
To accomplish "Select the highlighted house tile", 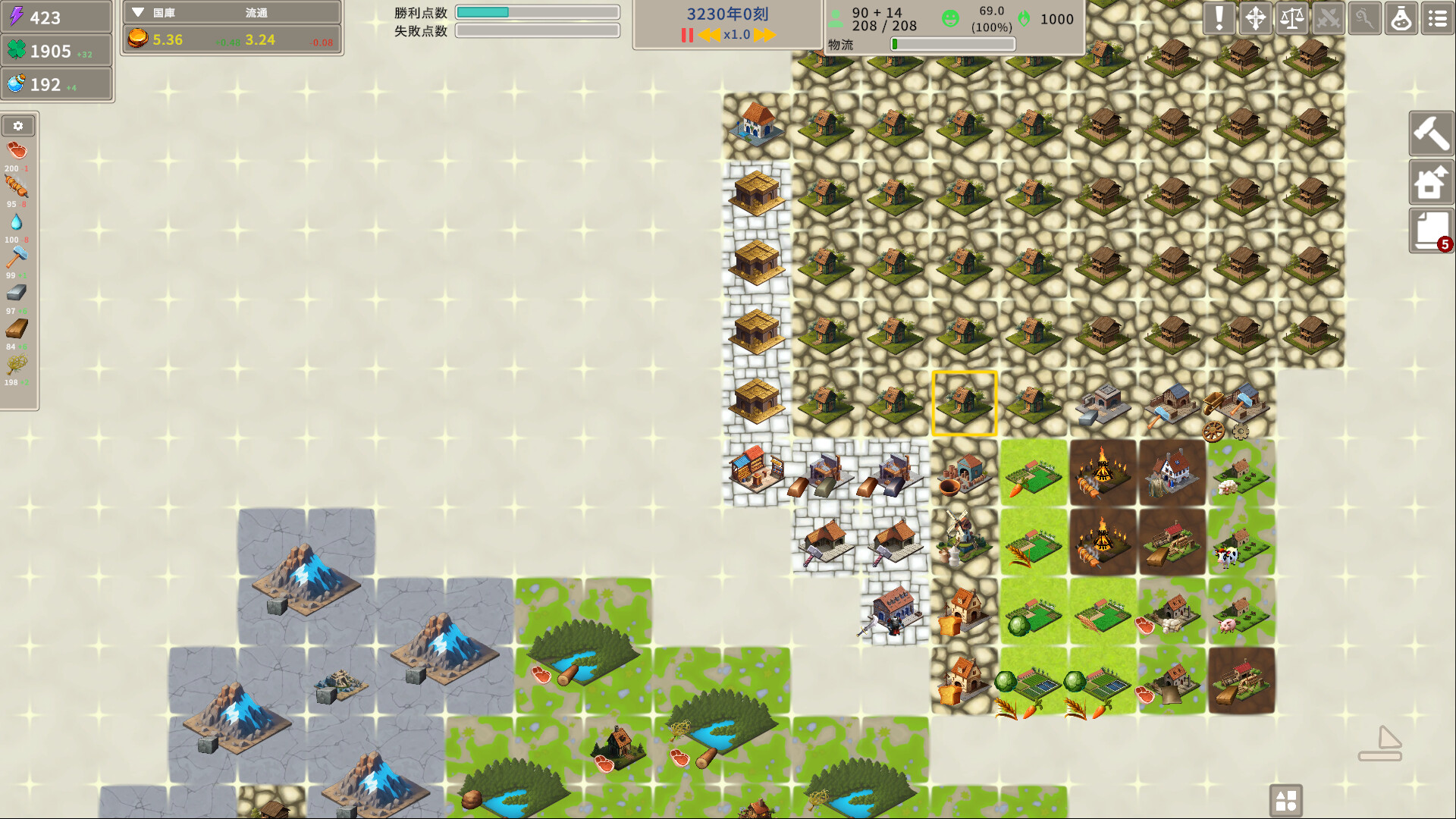I will [x=963, y=404].
